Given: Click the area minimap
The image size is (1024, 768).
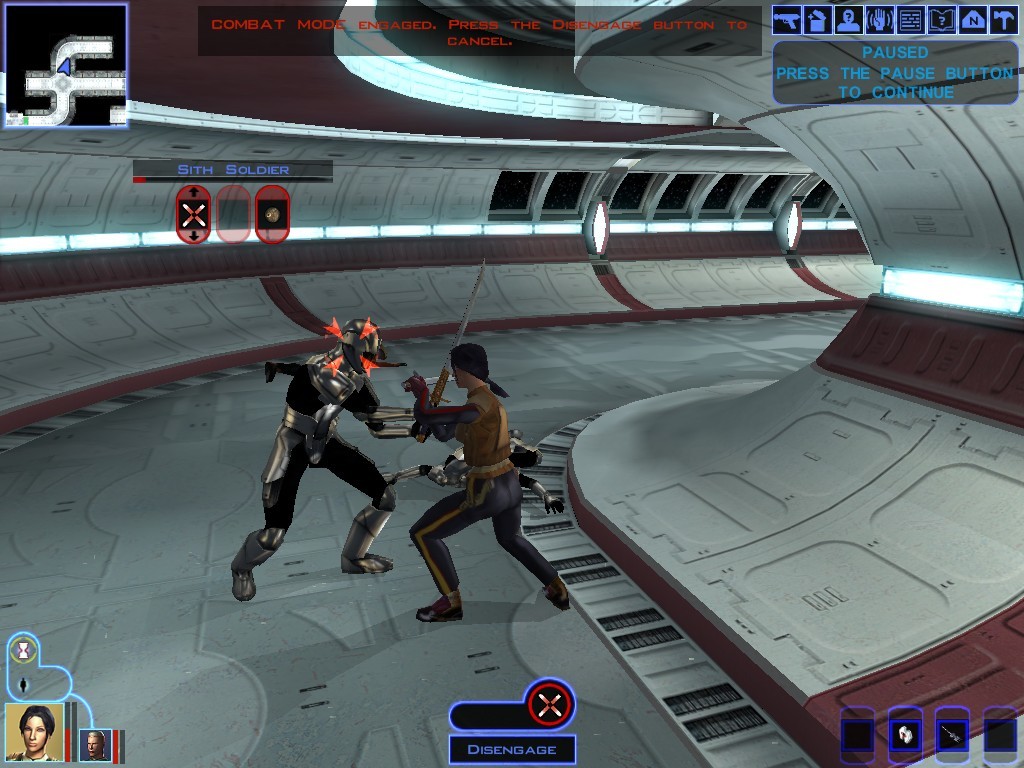Looking at the screenshot, I should point(66,65).
